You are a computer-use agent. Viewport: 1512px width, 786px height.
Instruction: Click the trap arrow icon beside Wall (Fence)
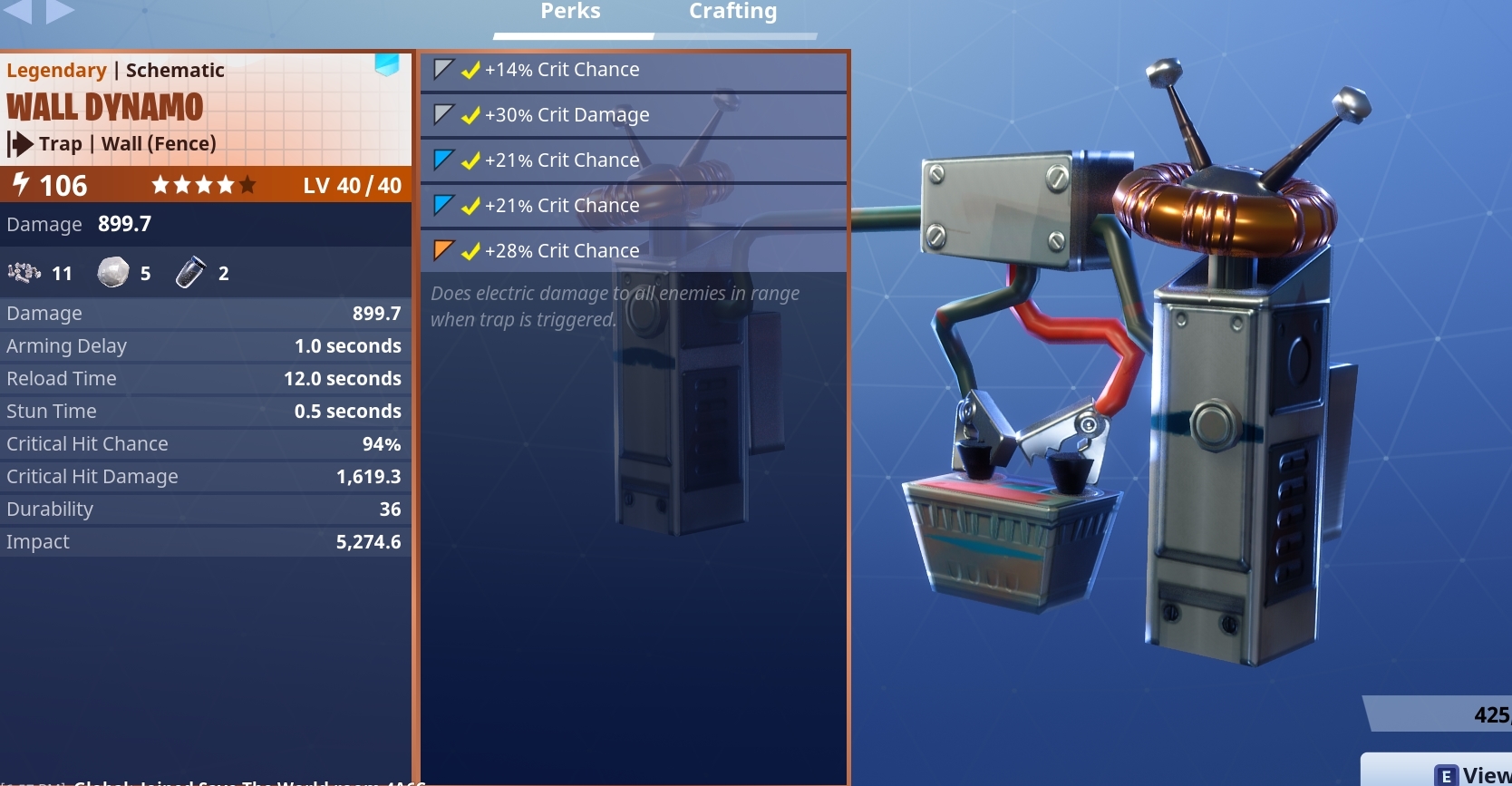click(20, 144)
